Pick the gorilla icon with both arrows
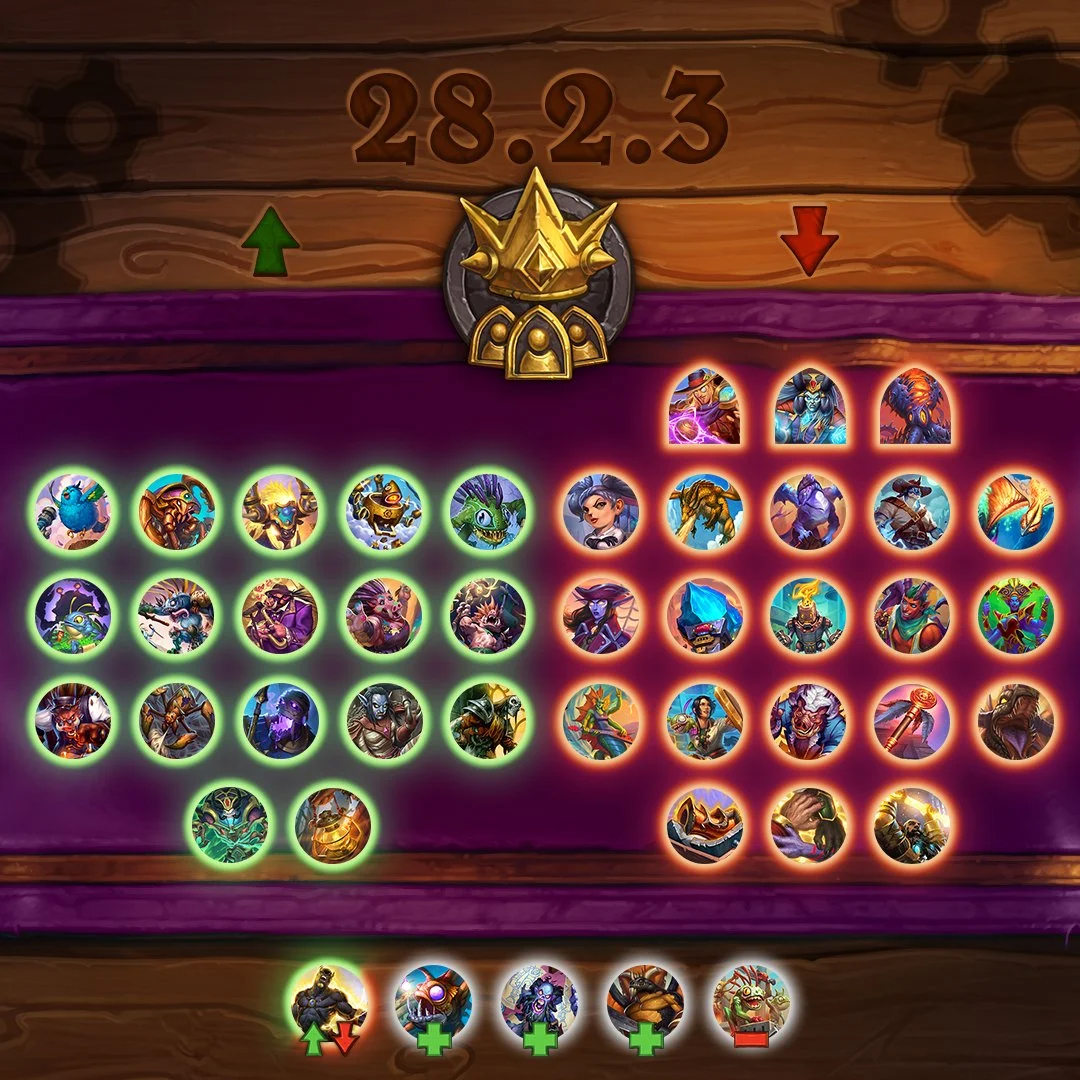The width and height of the screenshot is (1080, 1080). (x=328, y=1002)
